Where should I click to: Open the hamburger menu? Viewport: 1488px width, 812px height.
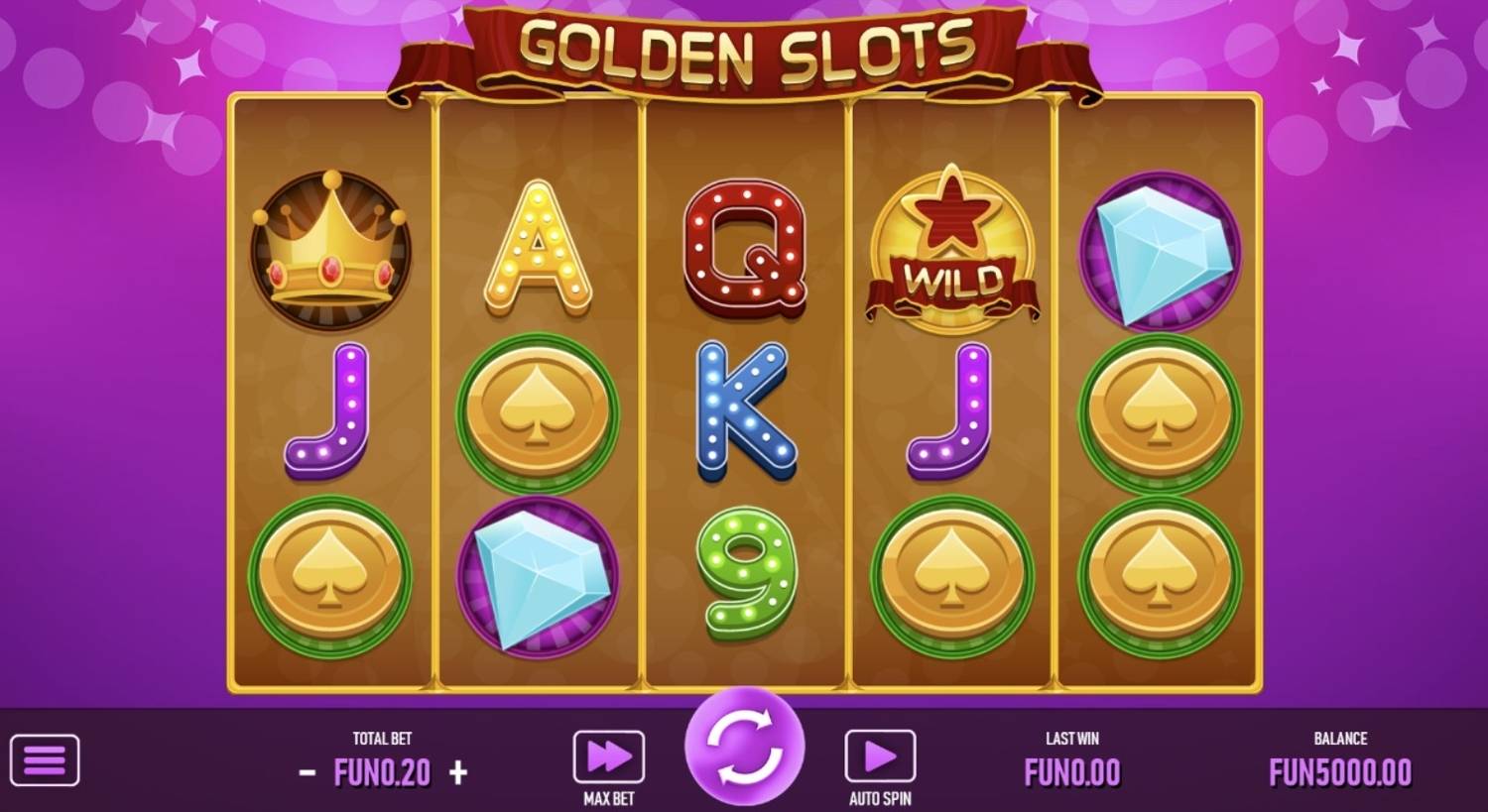pyautogui.click(x=45, y=758)
